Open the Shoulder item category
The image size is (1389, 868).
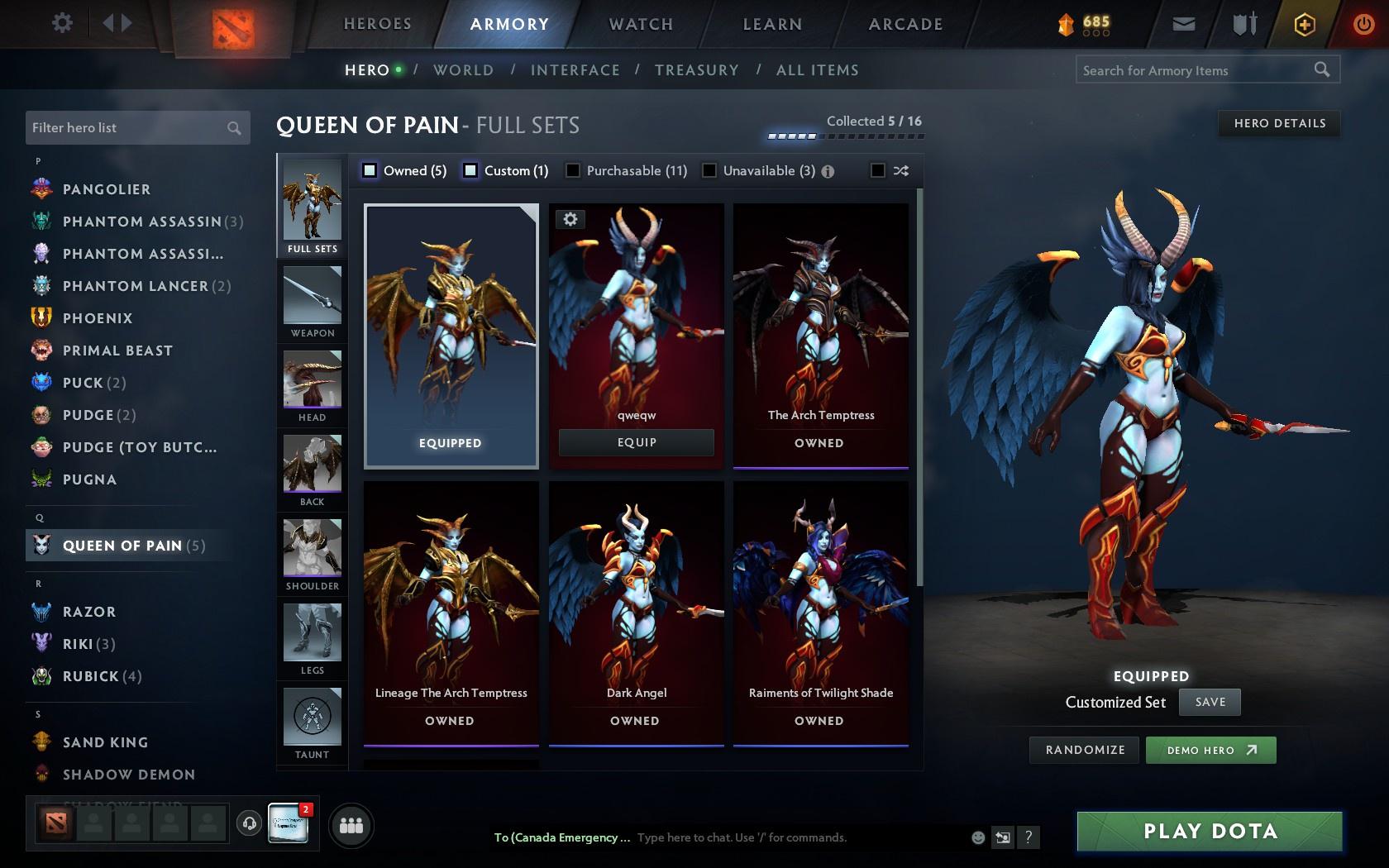click(312, 554)
